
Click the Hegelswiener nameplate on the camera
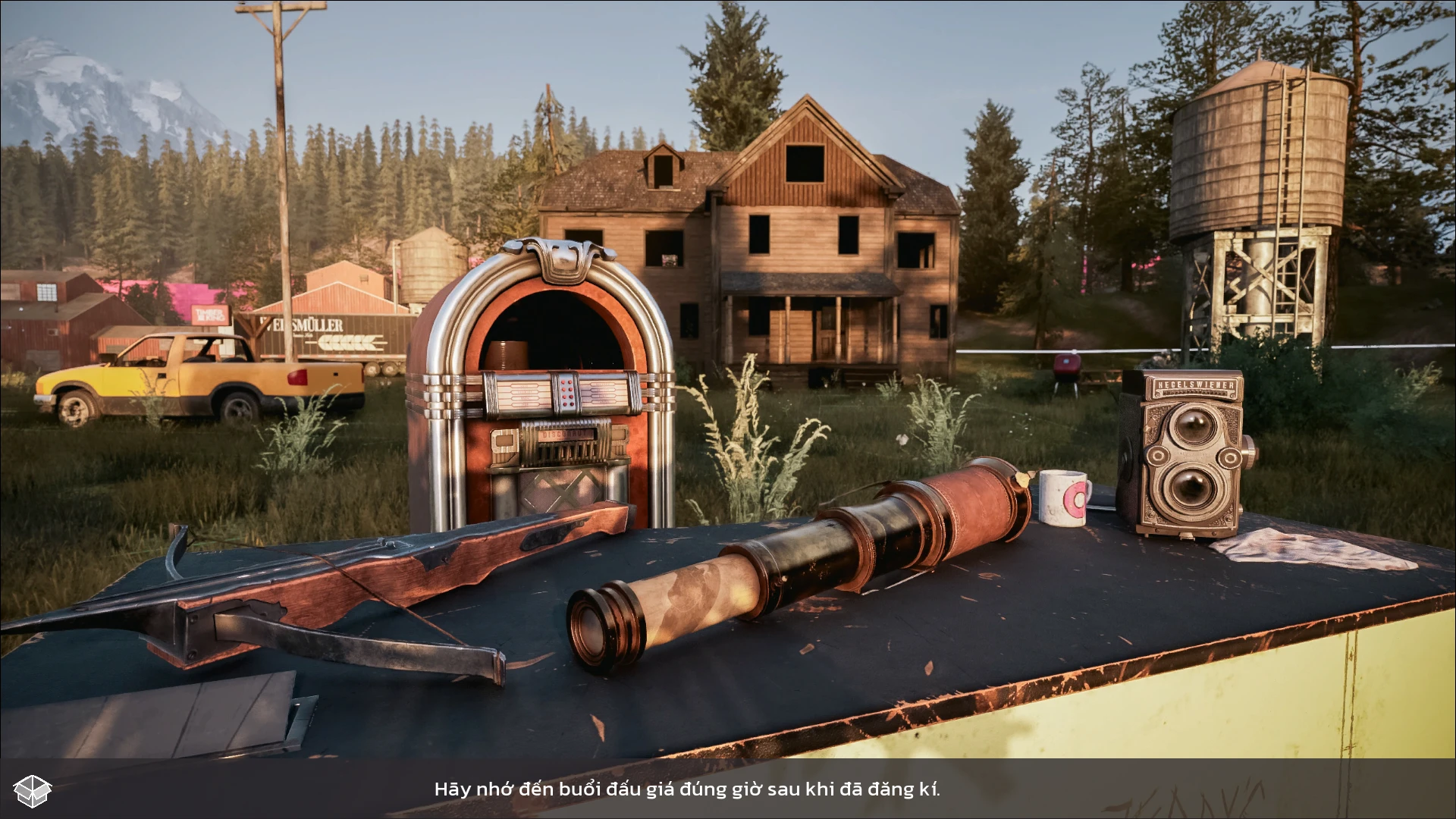pos(1197,385)
